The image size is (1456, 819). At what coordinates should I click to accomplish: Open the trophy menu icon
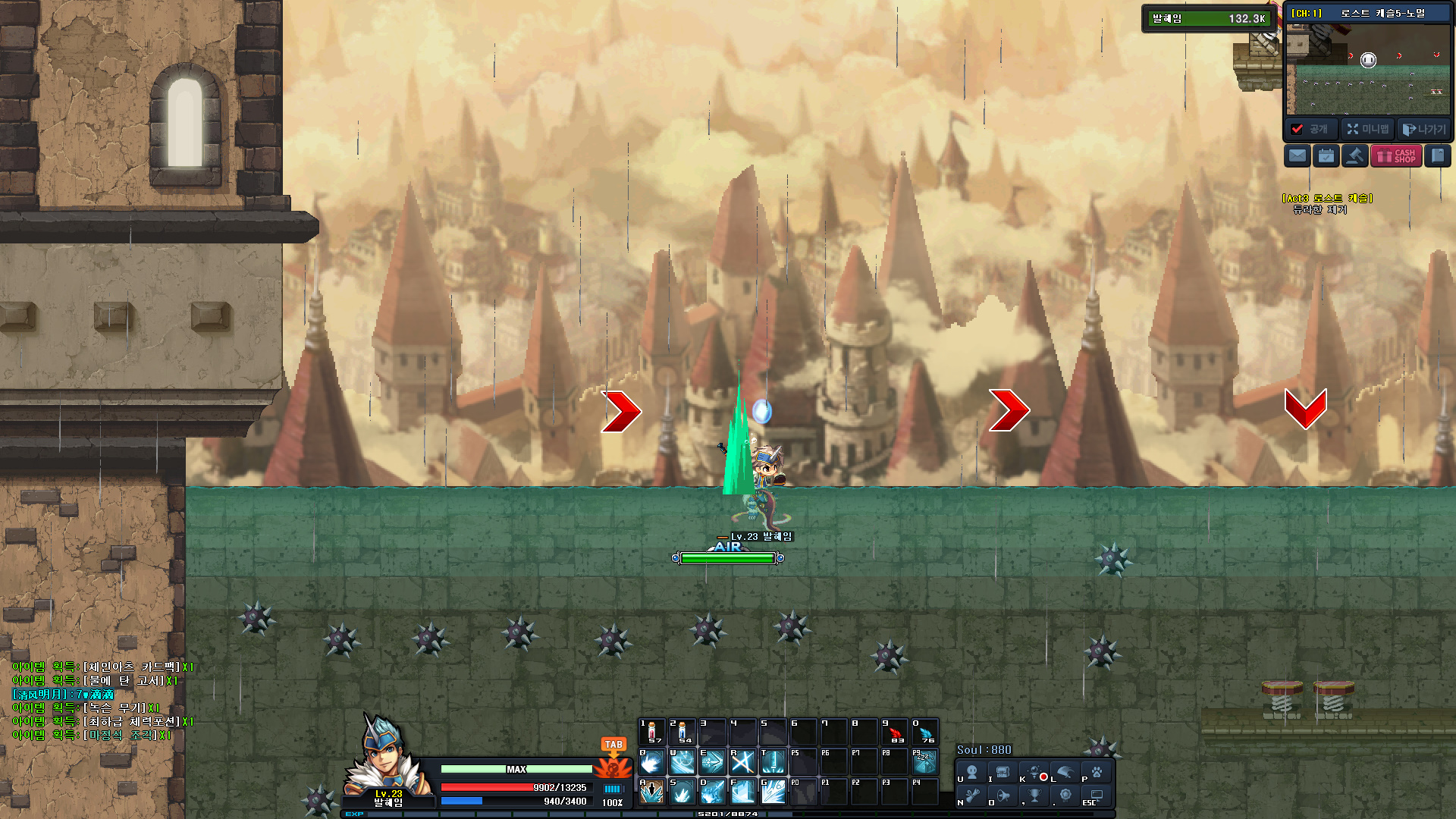(x=1034, y=795)
